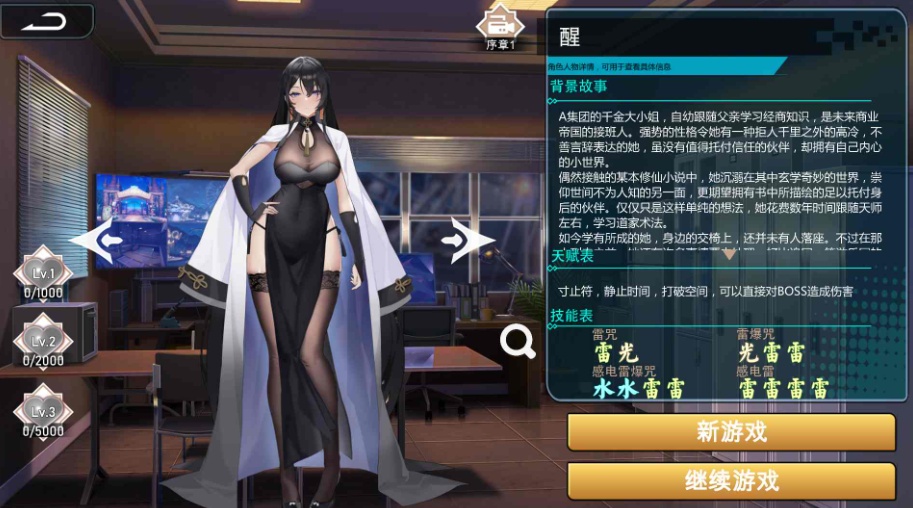Continue the game with 继续游戏
The width and height of the screenshot is (913, 508).
pos(731,481)
